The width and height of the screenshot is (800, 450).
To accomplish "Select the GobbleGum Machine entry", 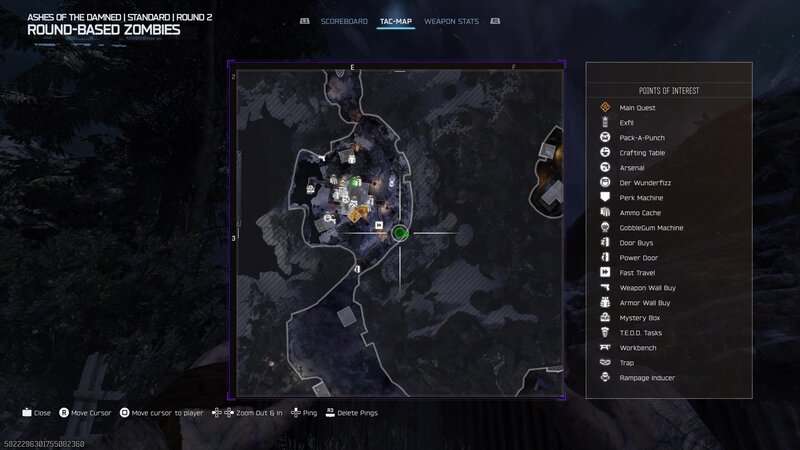I will click(651, 228).
